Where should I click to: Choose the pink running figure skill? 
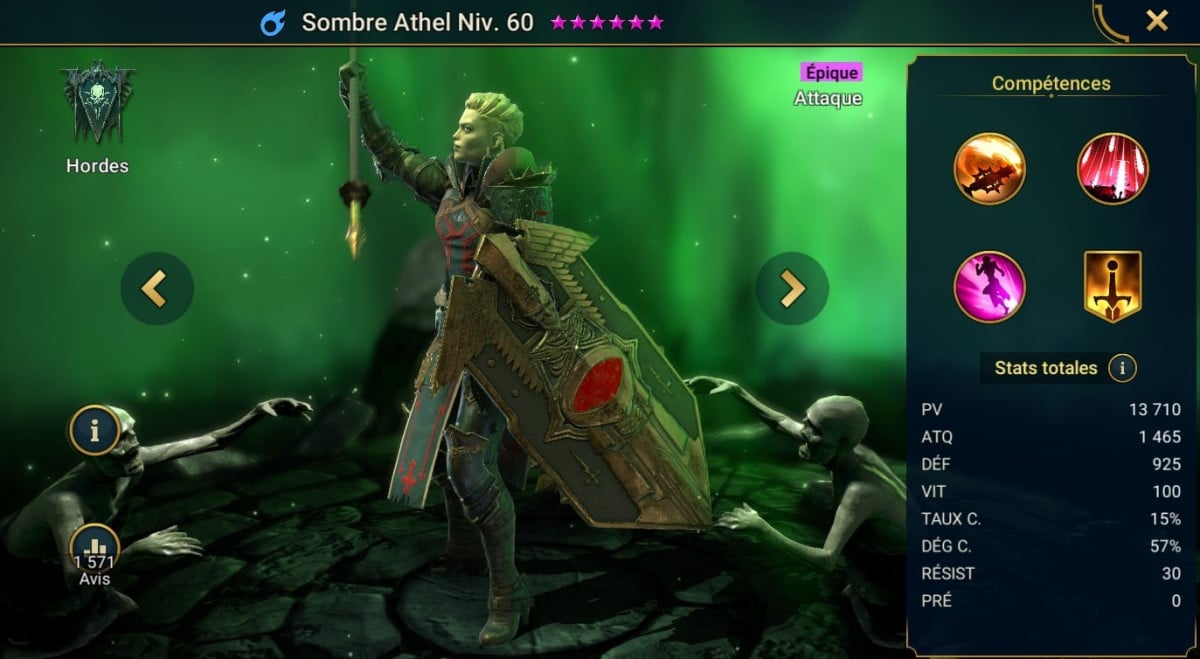click(989, 287)
